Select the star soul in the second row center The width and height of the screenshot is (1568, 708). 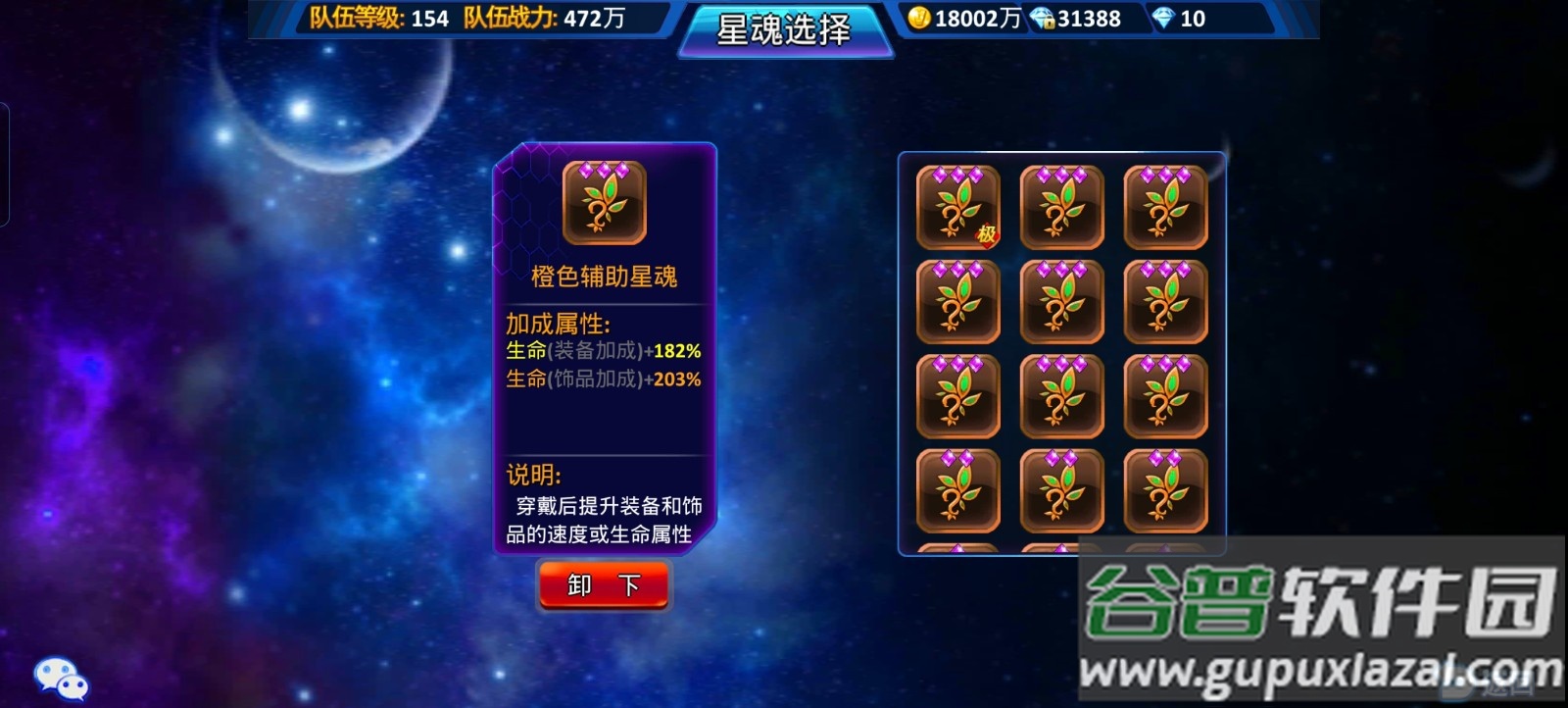click(x=1061, y=302)
